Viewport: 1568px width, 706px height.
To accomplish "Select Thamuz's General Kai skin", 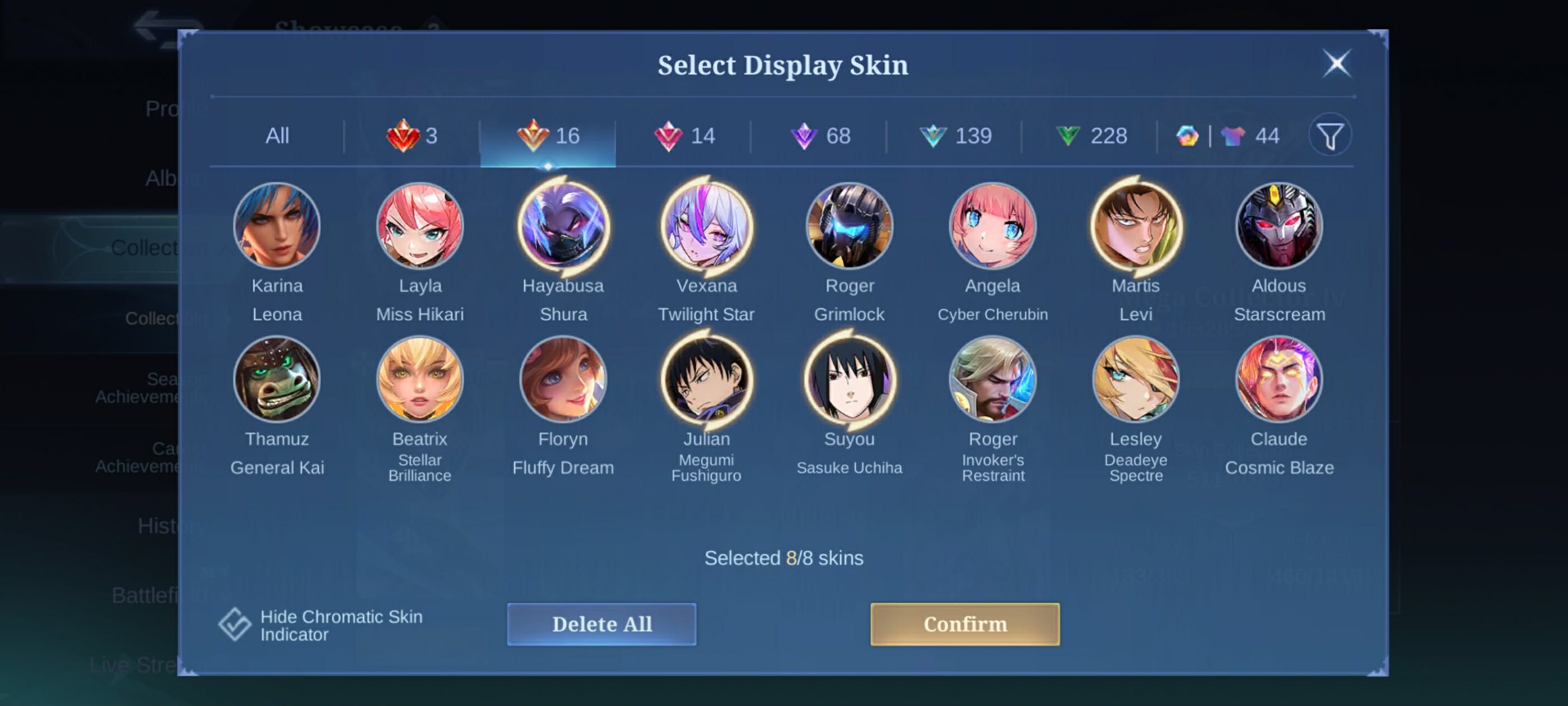I will 277,380.
